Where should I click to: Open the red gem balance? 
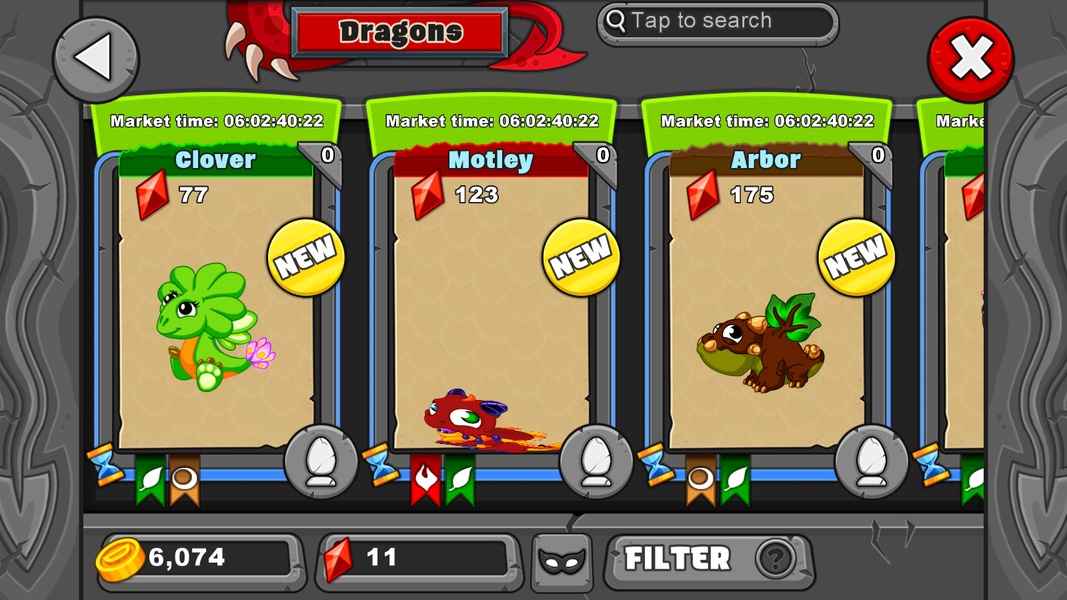[x=420, y=559]
